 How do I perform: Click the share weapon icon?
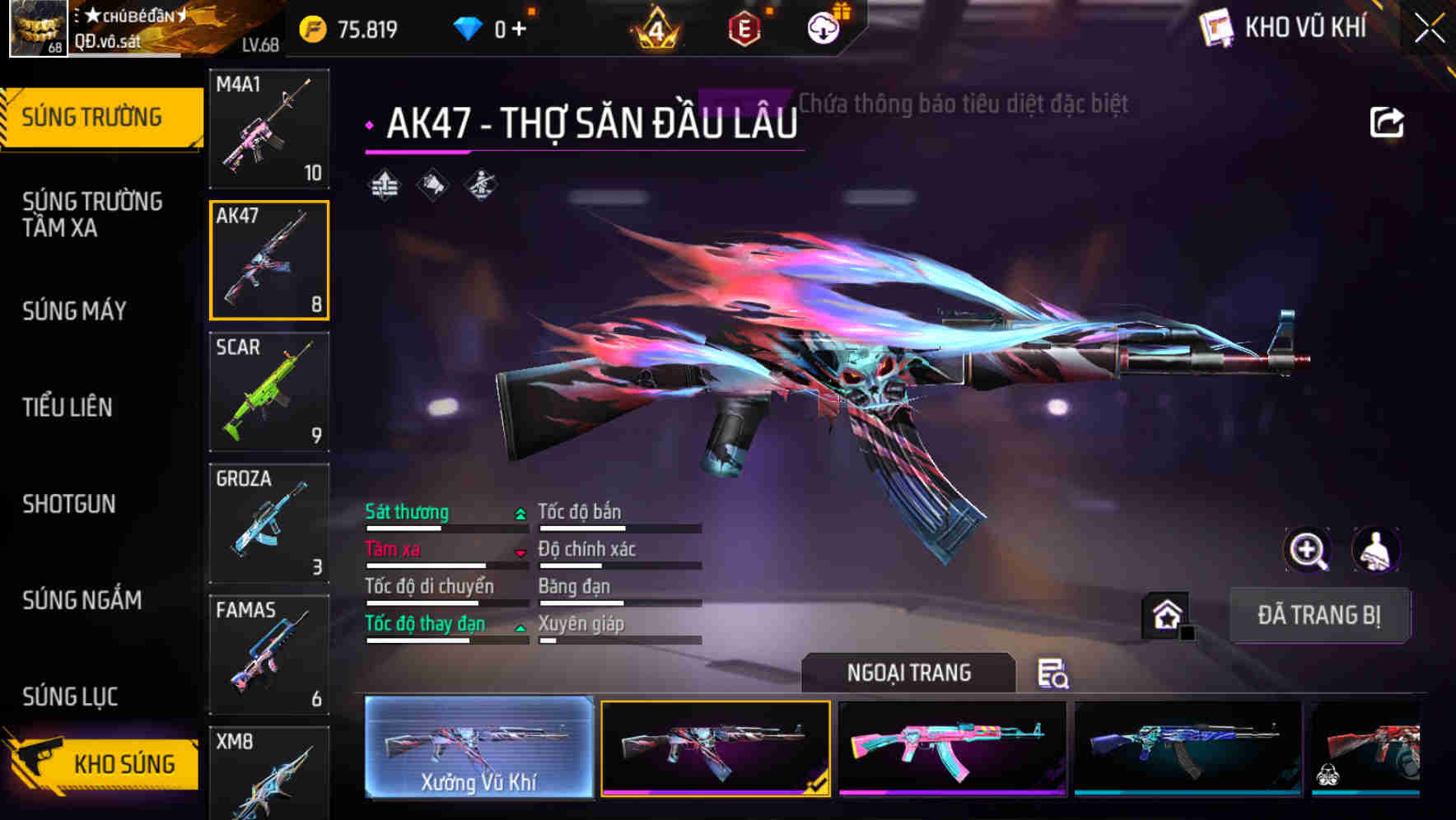[x=1388, y=121]
